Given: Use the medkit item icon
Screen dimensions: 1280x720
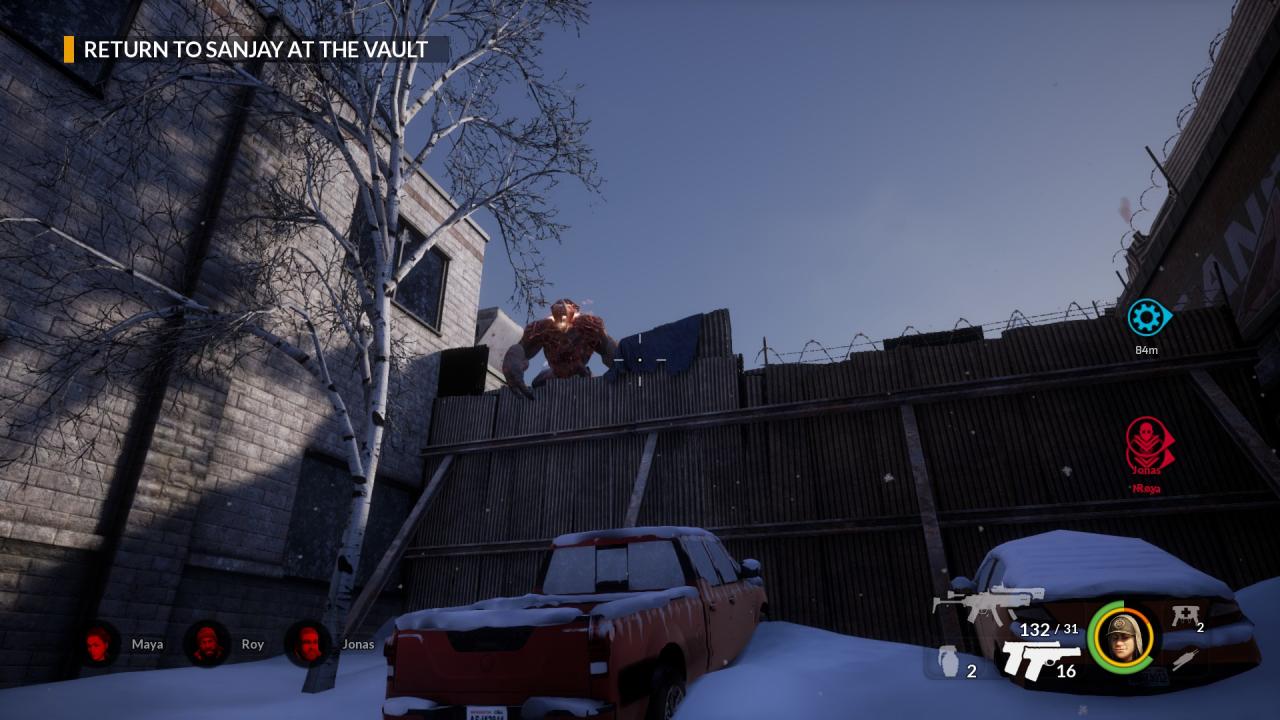Looking at the screenshot, I should [x=1184, y=617].
